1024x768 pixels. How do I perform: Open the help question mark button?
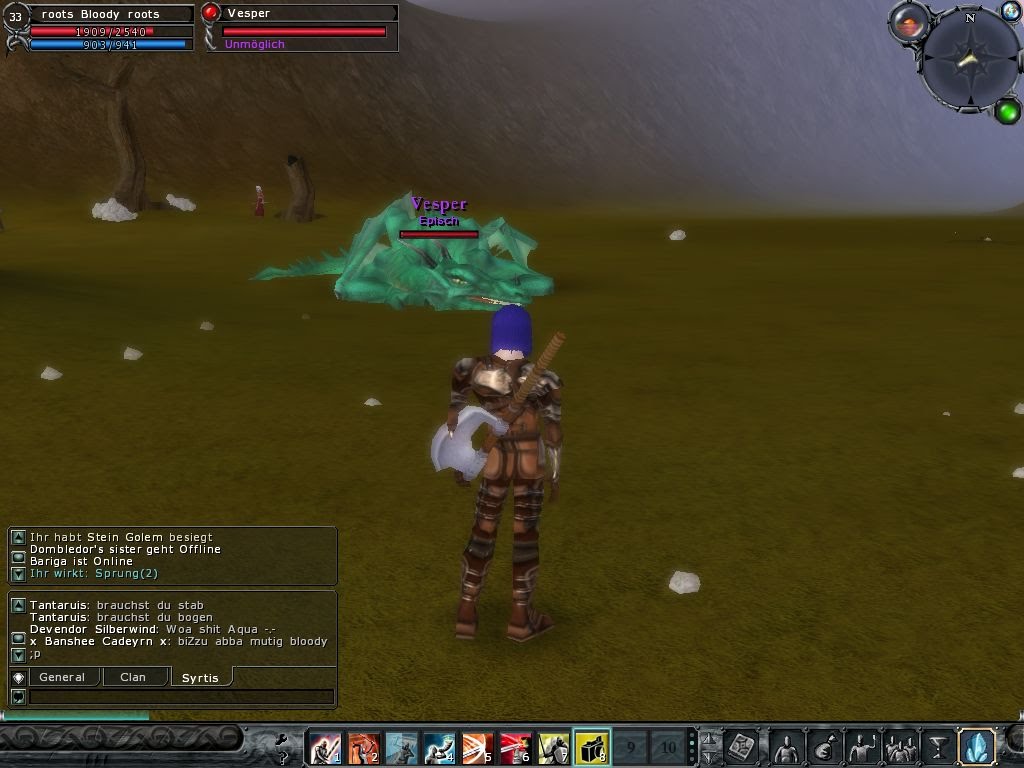[x=283, y=758]
